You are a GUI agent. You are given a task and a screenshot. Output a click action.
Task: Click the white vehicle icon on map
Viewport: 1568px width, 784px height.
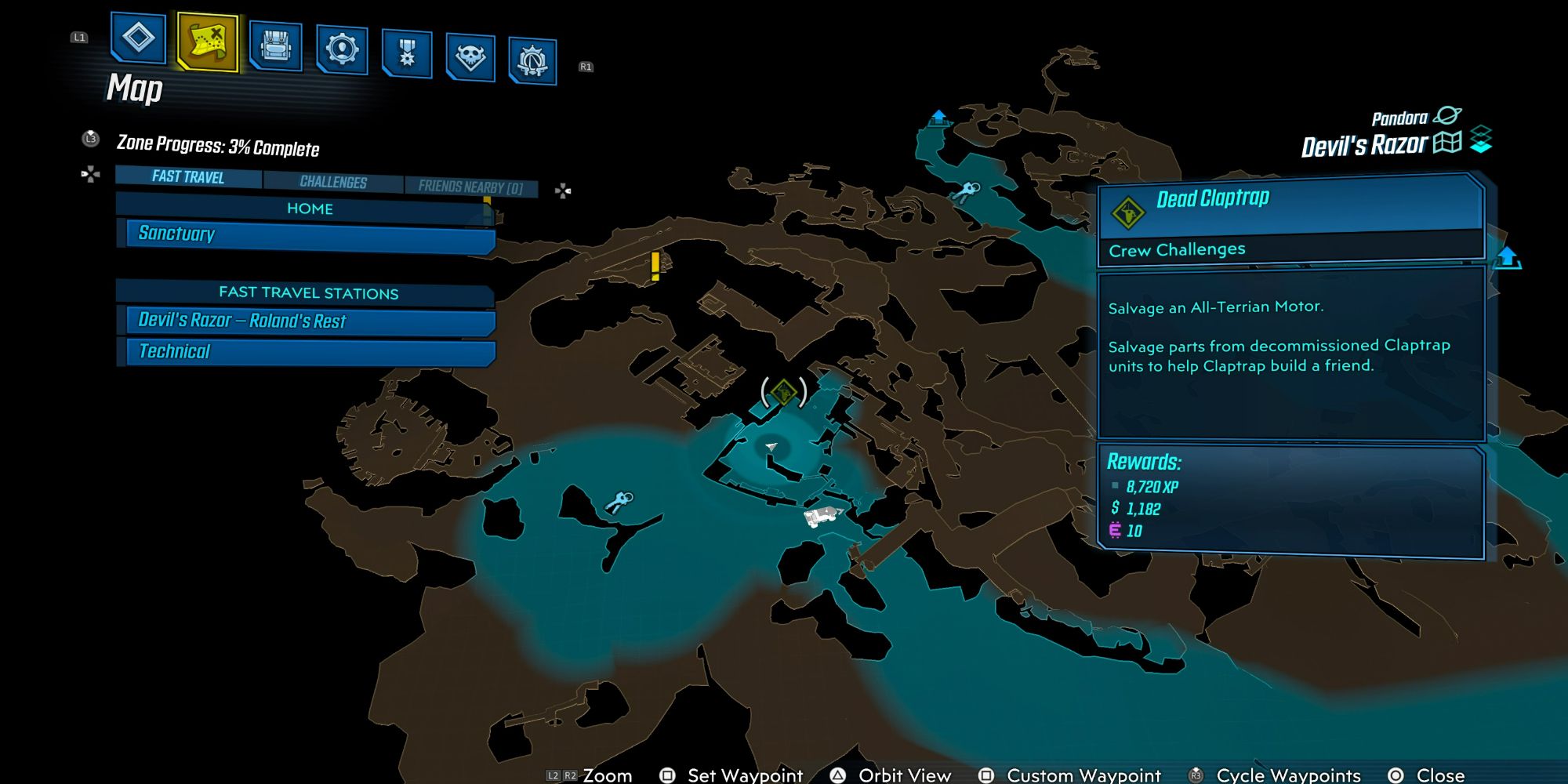[822, 516]
